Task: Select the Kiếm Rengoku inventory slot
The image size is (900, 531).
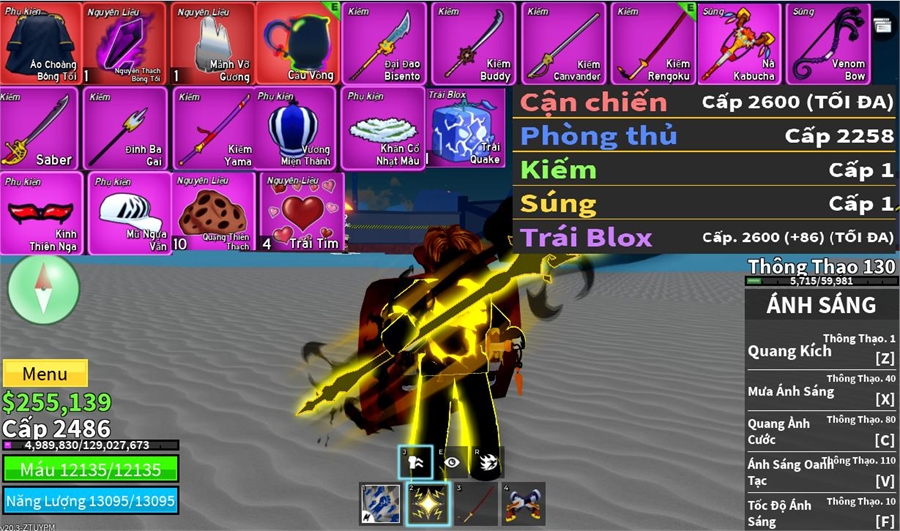Action: [652, 43]
